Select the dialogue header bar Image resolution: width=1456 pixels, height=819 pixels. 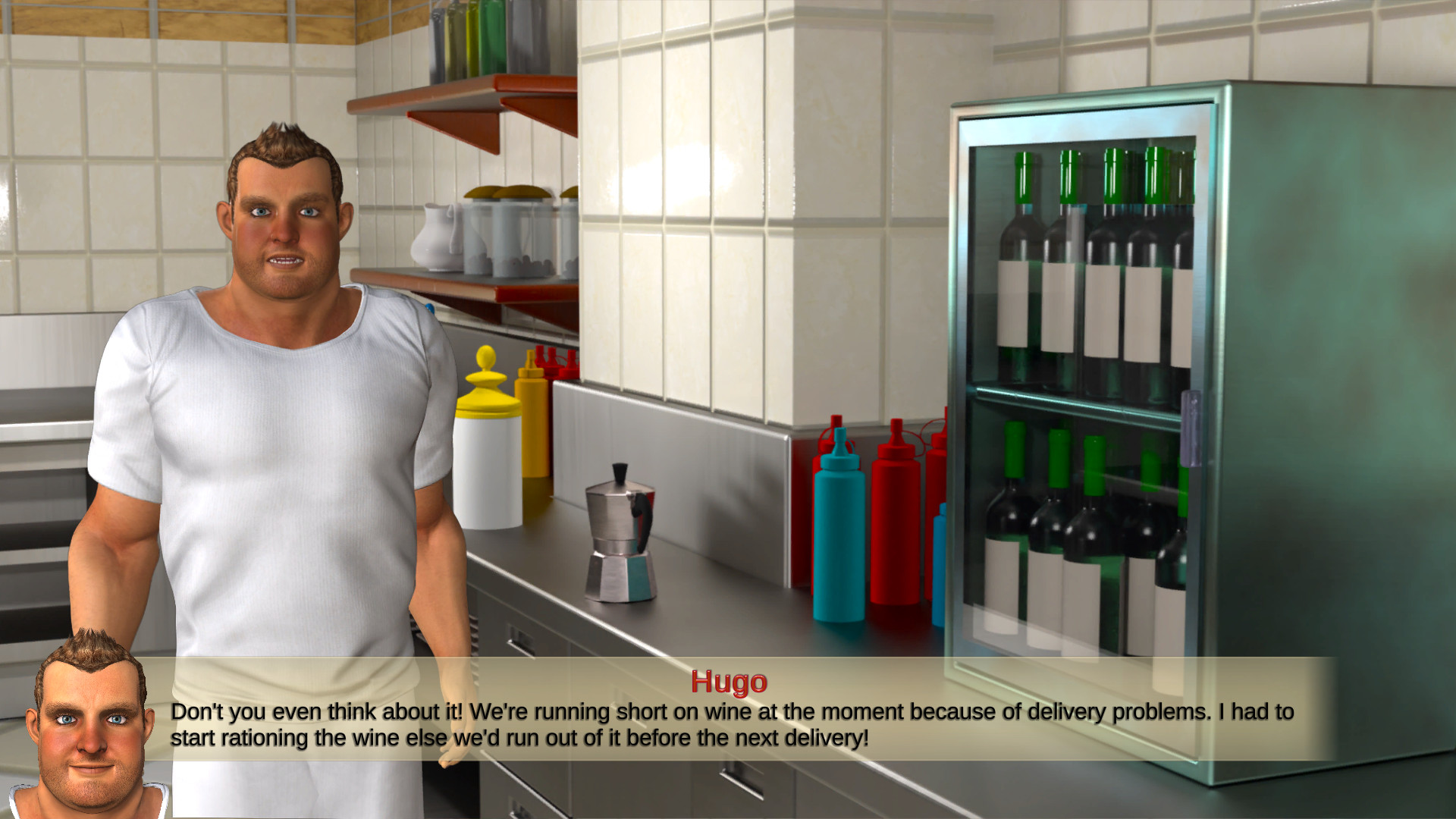pos(730,682)
